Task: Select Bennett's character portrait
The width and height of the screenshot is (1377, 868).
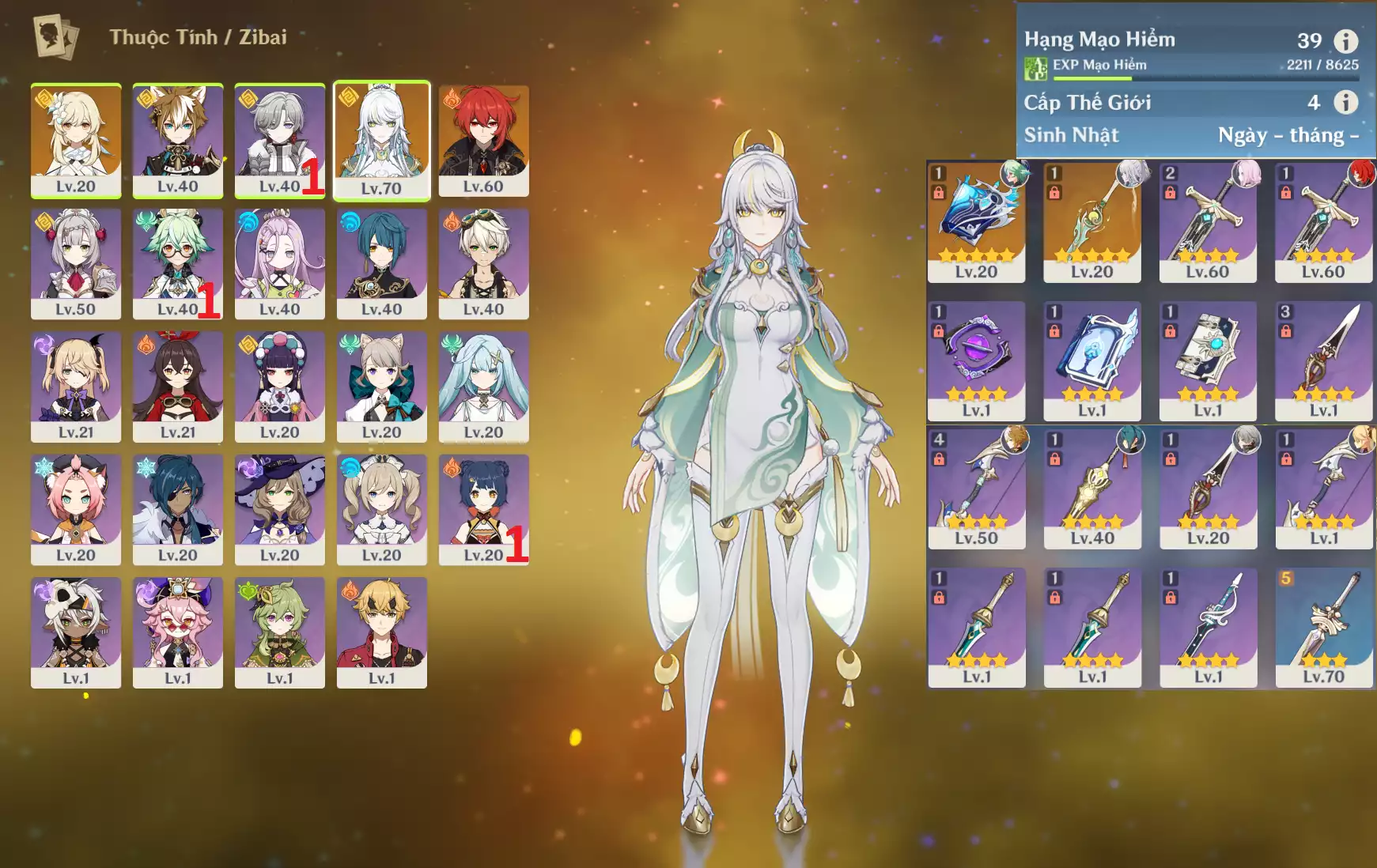Action: (x=483, y=263)
